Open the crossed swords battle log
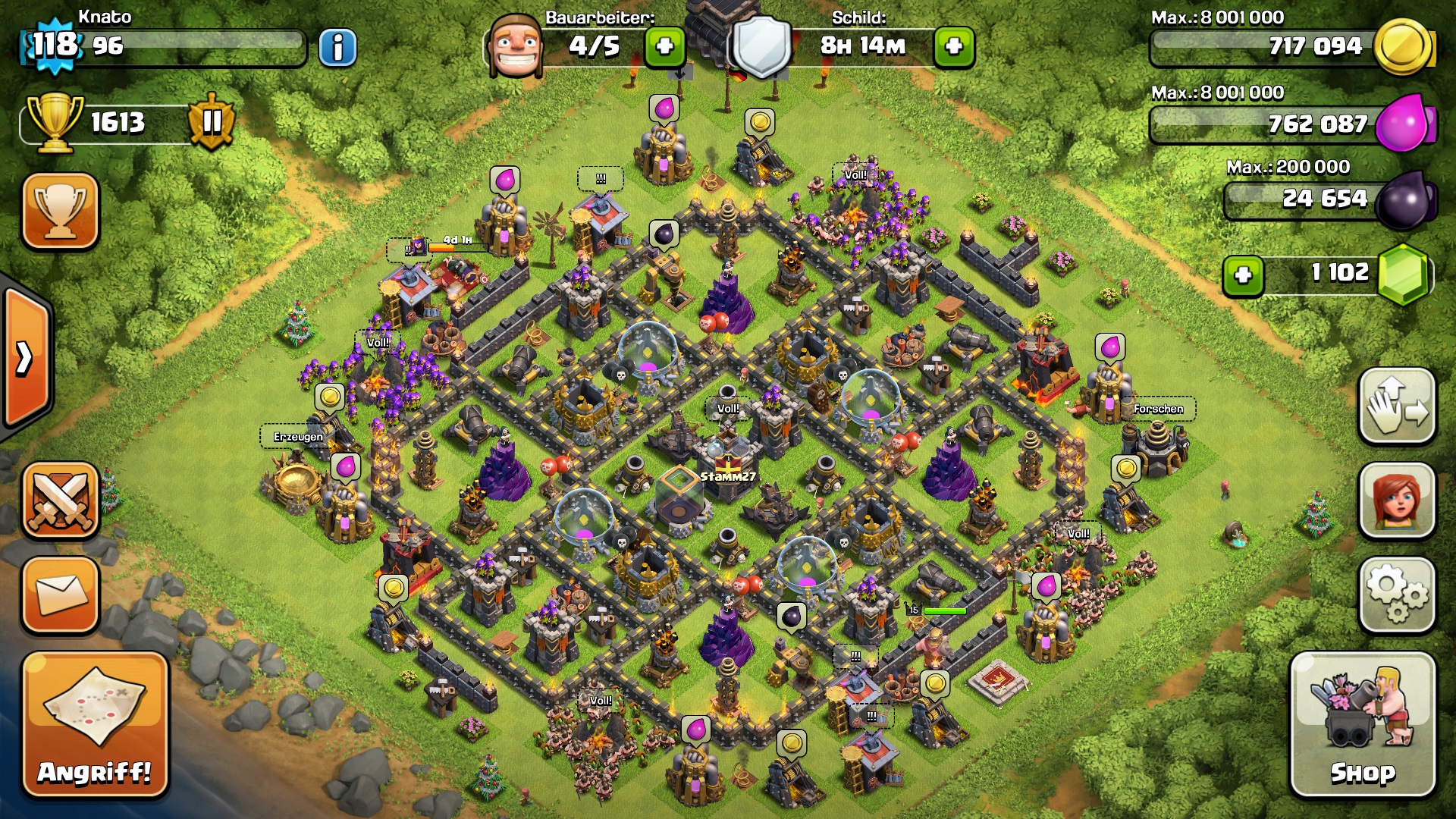The image size is (1456, 819). tap(61, 500)
